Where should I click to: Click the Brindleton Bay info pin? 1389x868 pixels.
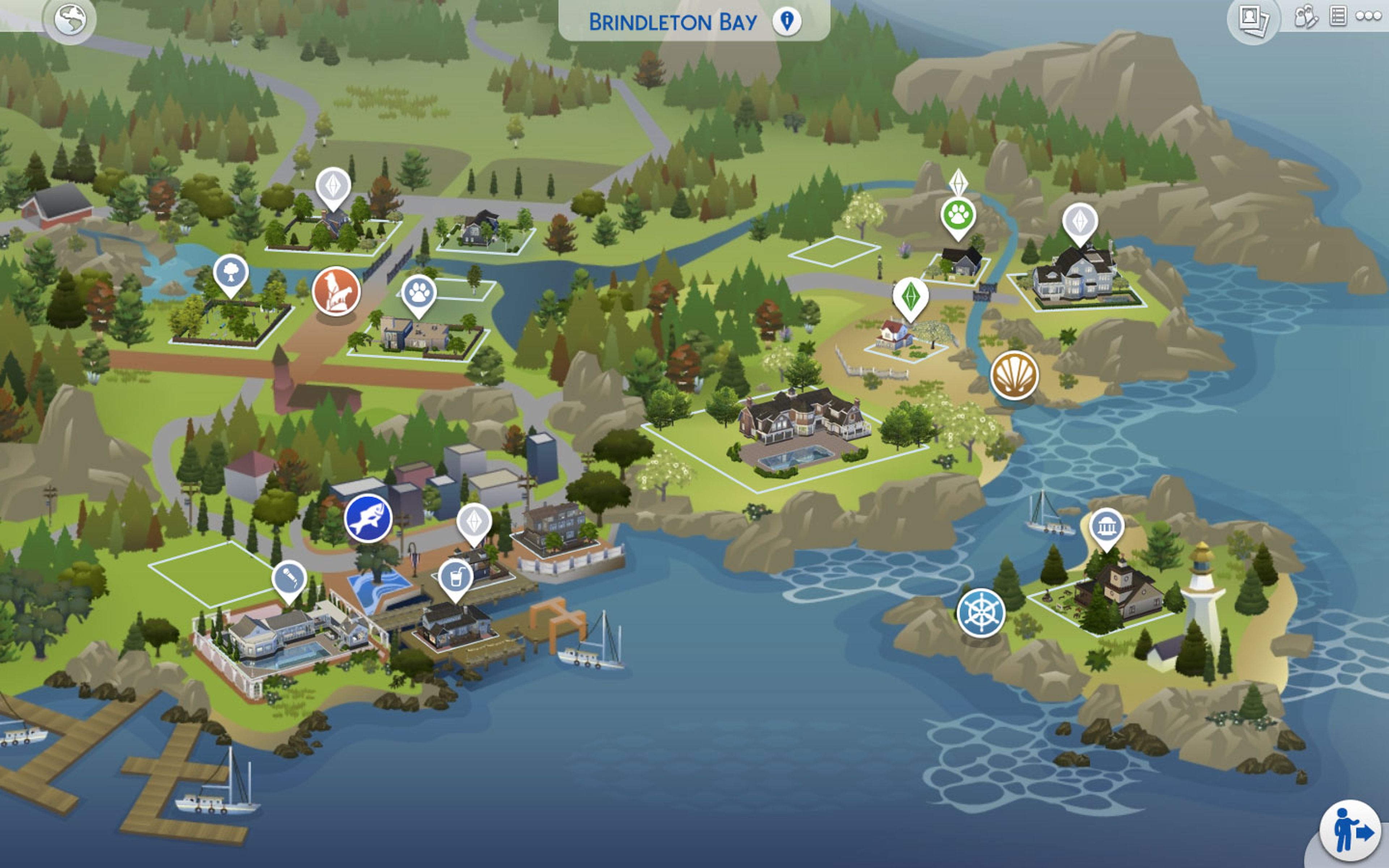(786, 21)
